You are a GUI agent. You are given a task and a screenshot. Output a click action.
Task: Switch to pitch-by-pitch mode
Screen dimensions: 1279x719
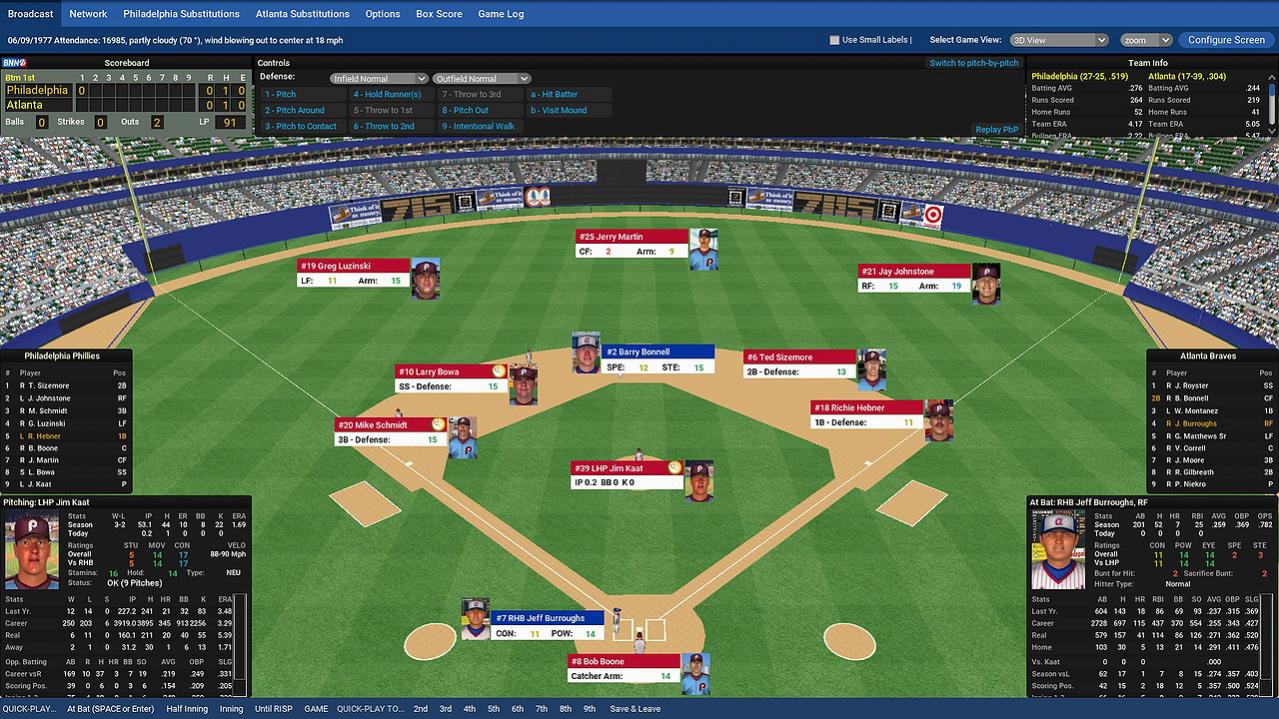pos(973,63)
